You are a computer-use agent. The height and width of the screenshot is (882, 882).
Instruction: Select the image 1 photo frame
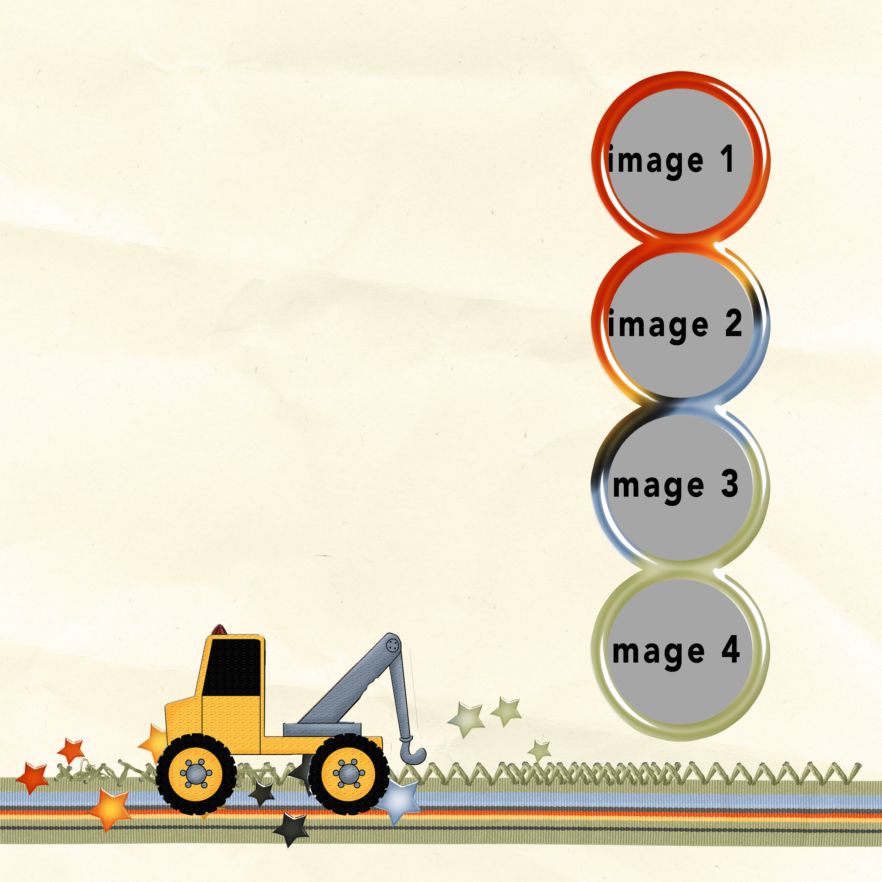click(679, 160)
